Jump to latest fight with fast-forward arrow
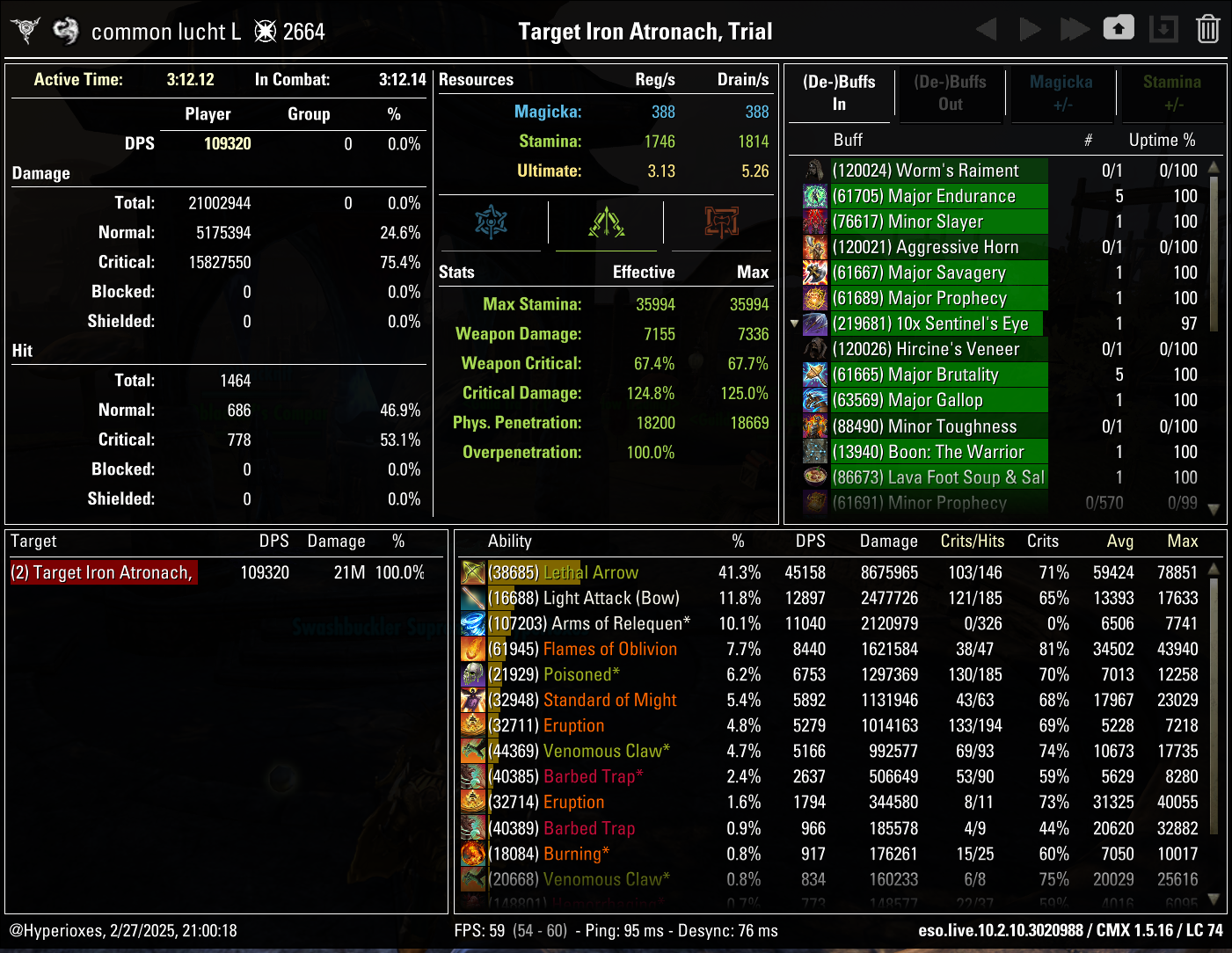Image resolution: width=1232 pixels, height=953 pixels. [x=1075, y=28]
